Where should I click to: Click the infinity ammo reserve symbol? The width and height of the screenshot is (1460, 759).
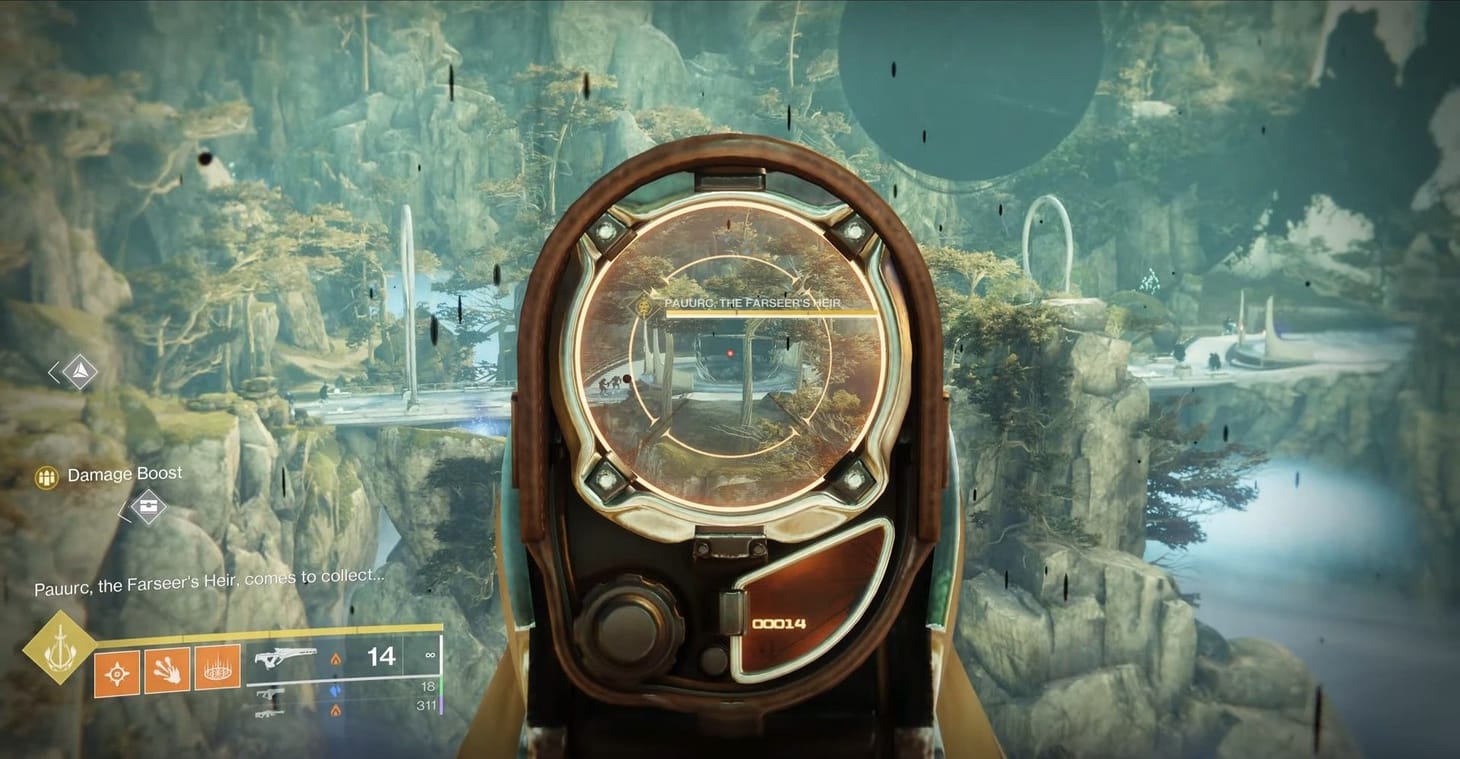[430, 656]
